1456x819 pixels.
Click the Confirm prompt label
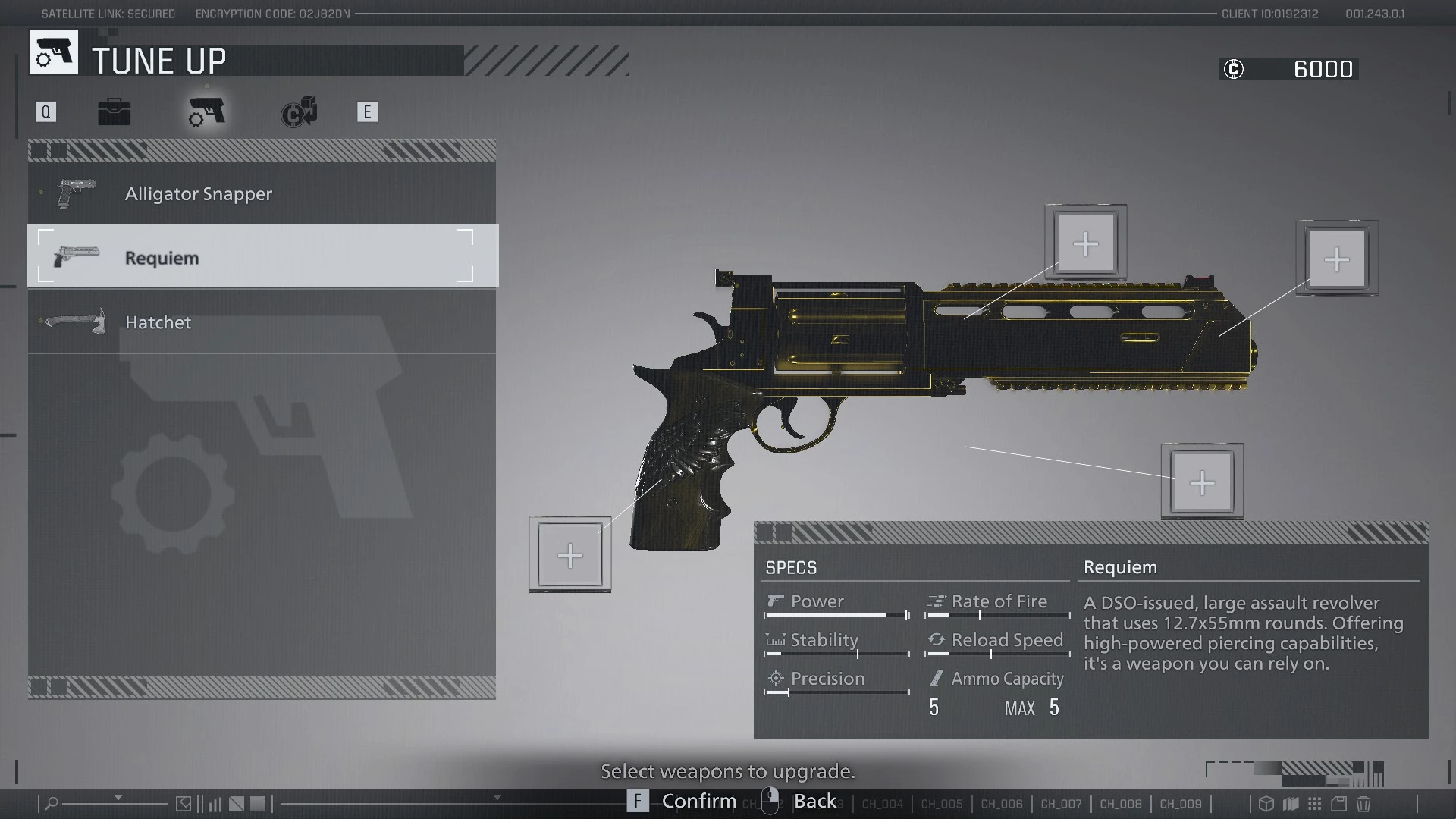[698, 801]
